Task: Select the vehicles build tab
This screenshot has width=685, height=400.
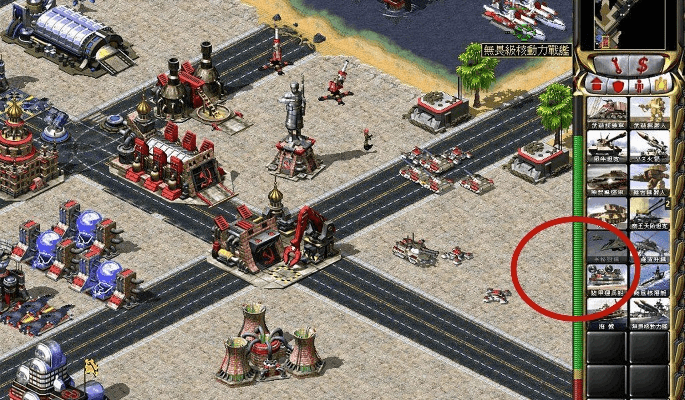Action: click(x=664, y=85)
